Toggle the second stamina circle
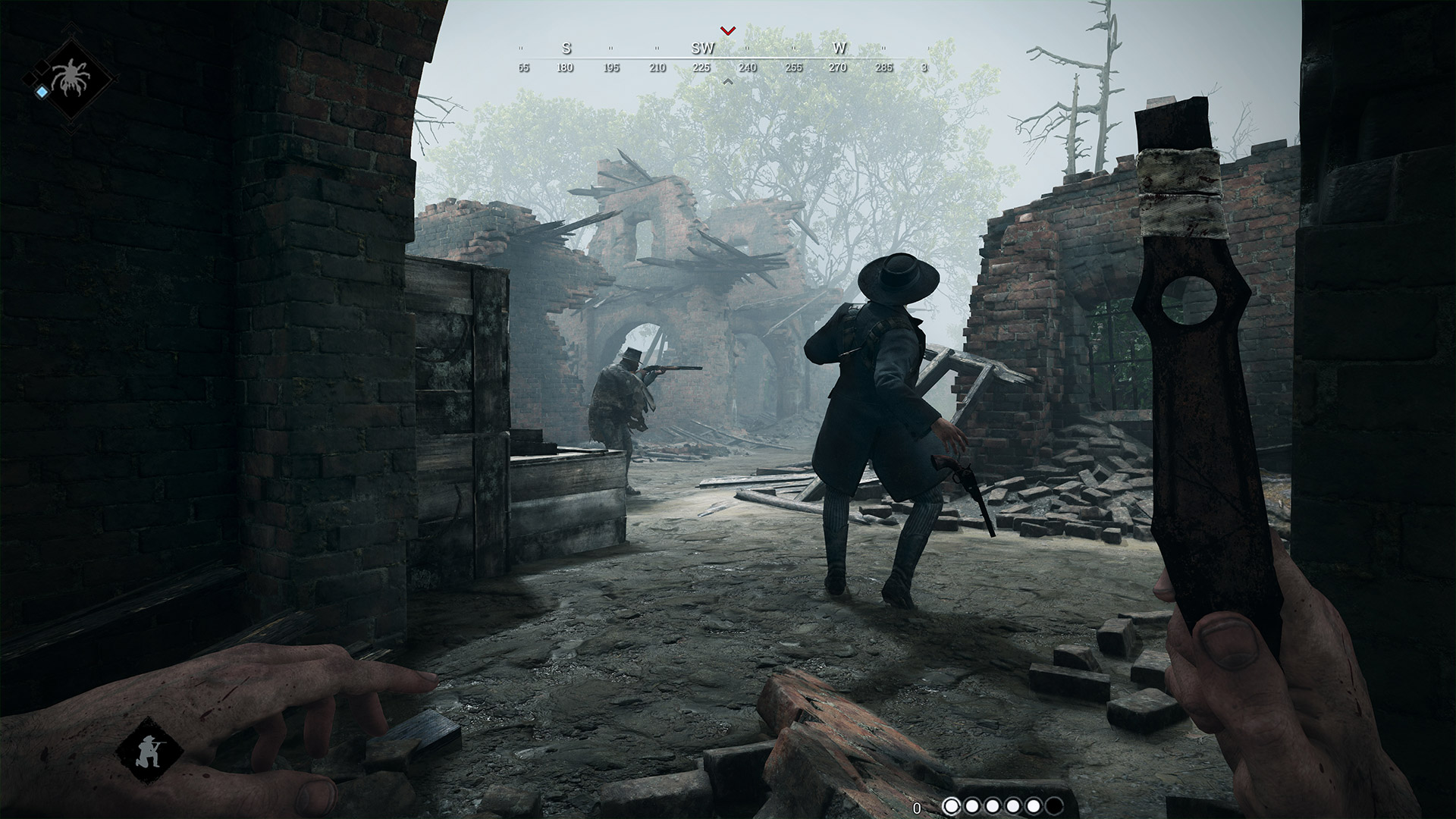Viewport: 1456px width, 819px height. point(971,806)
